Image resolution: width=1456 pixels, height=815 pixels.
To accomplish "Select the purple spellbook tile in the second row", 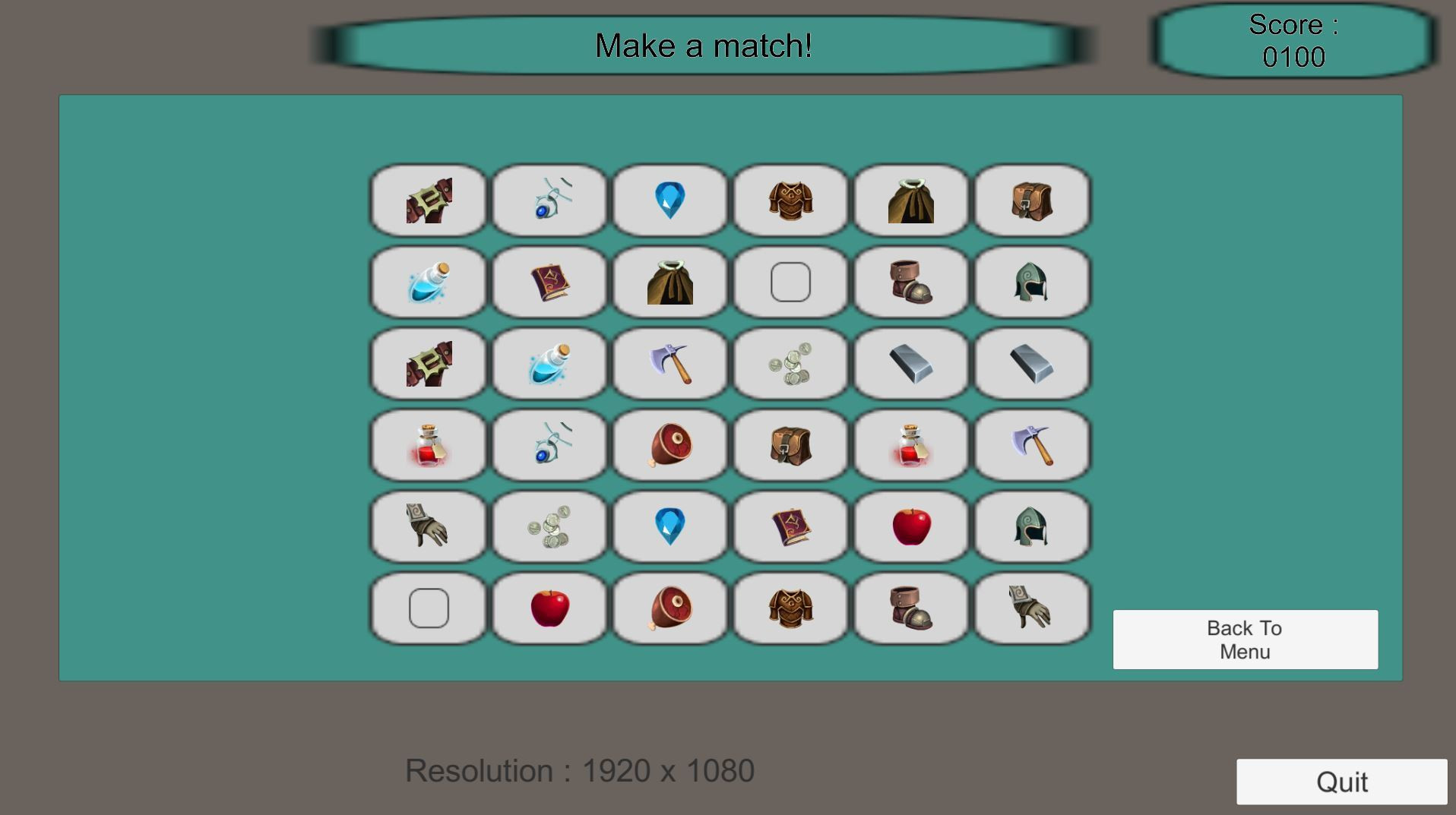I will coord(549,282).
